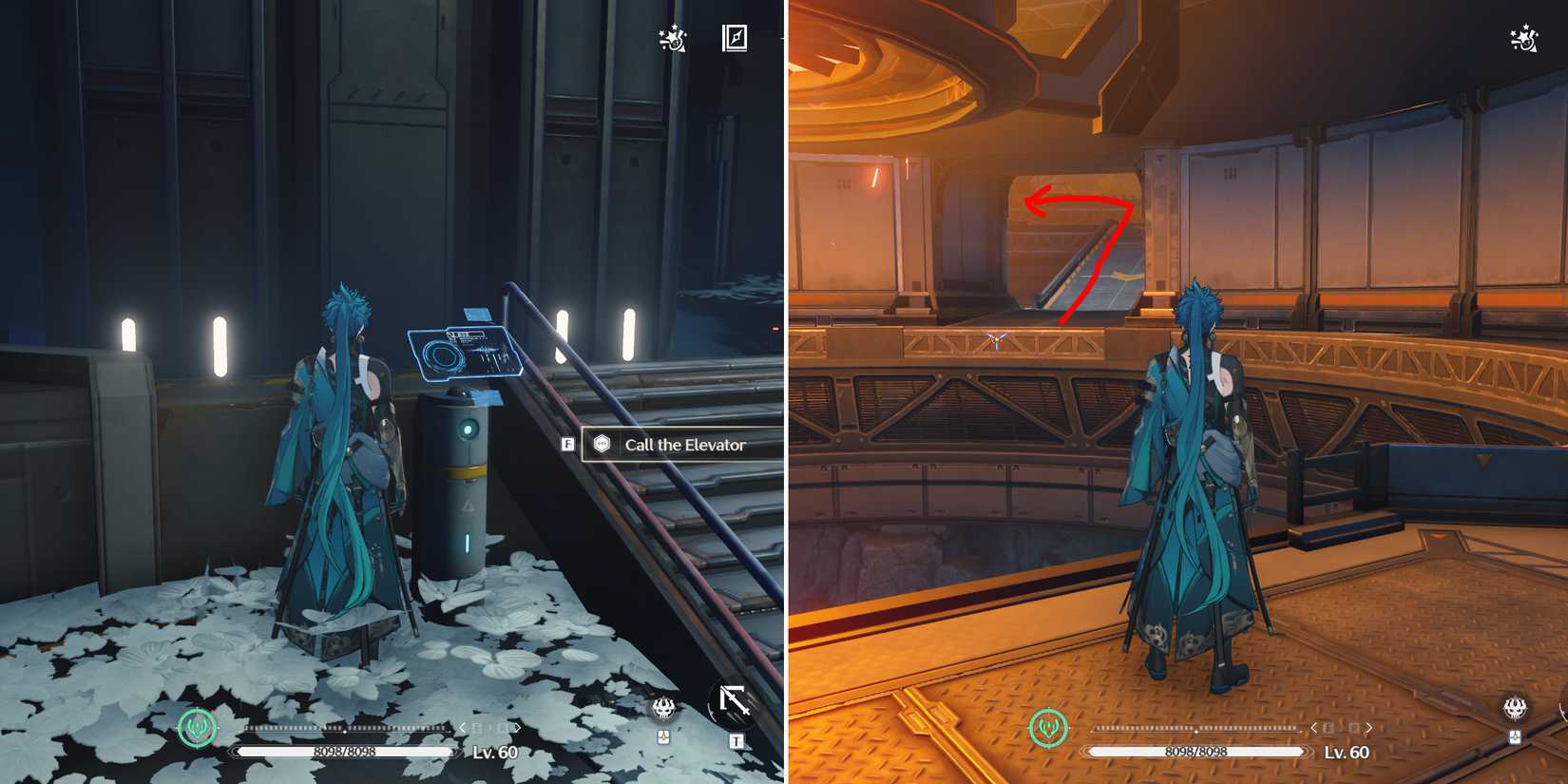Select the skull Echo icon near left HP bar
1568x784 pixels.
click(665, 707)
